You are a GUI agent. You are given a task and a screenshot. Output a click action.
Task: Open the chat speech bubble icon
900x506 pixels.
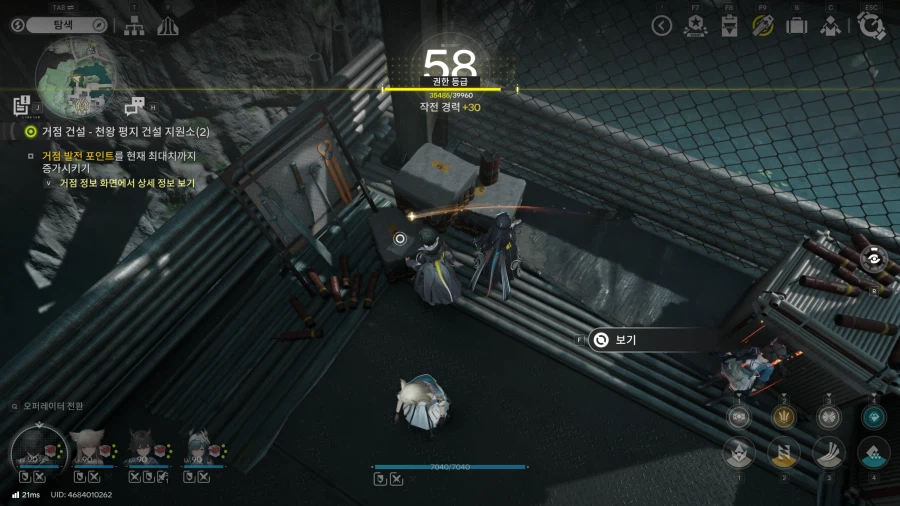(134, 104)
